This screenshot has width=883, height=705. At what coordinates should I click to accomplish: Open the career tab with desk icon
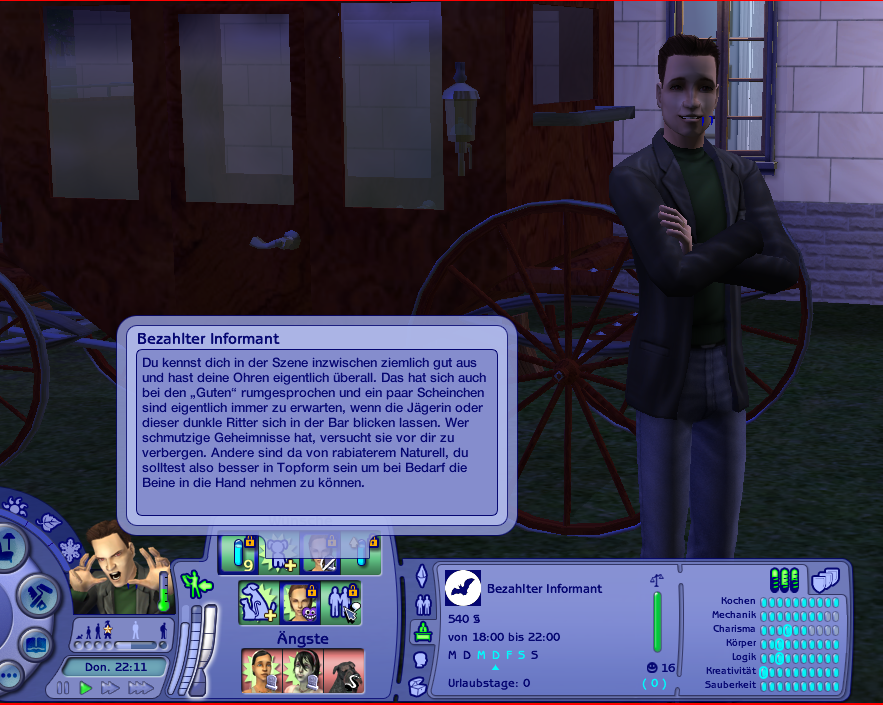[421, 632]
